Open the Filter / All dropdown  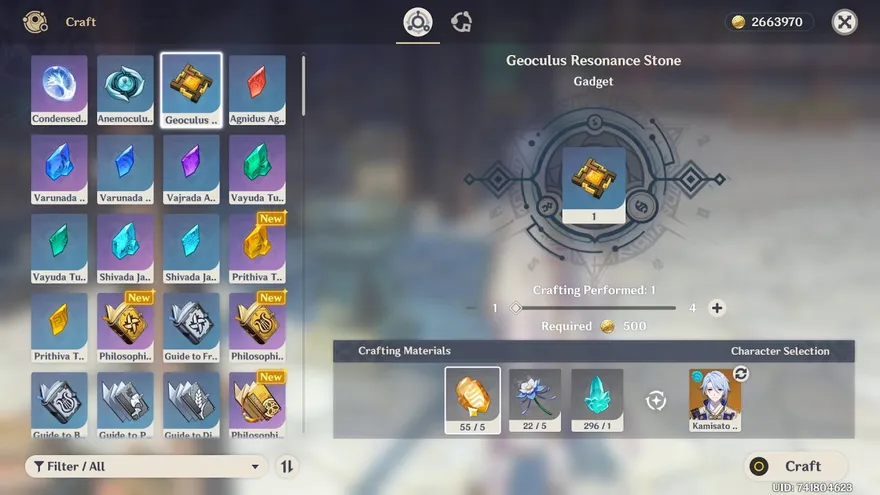tap(146, 466)
